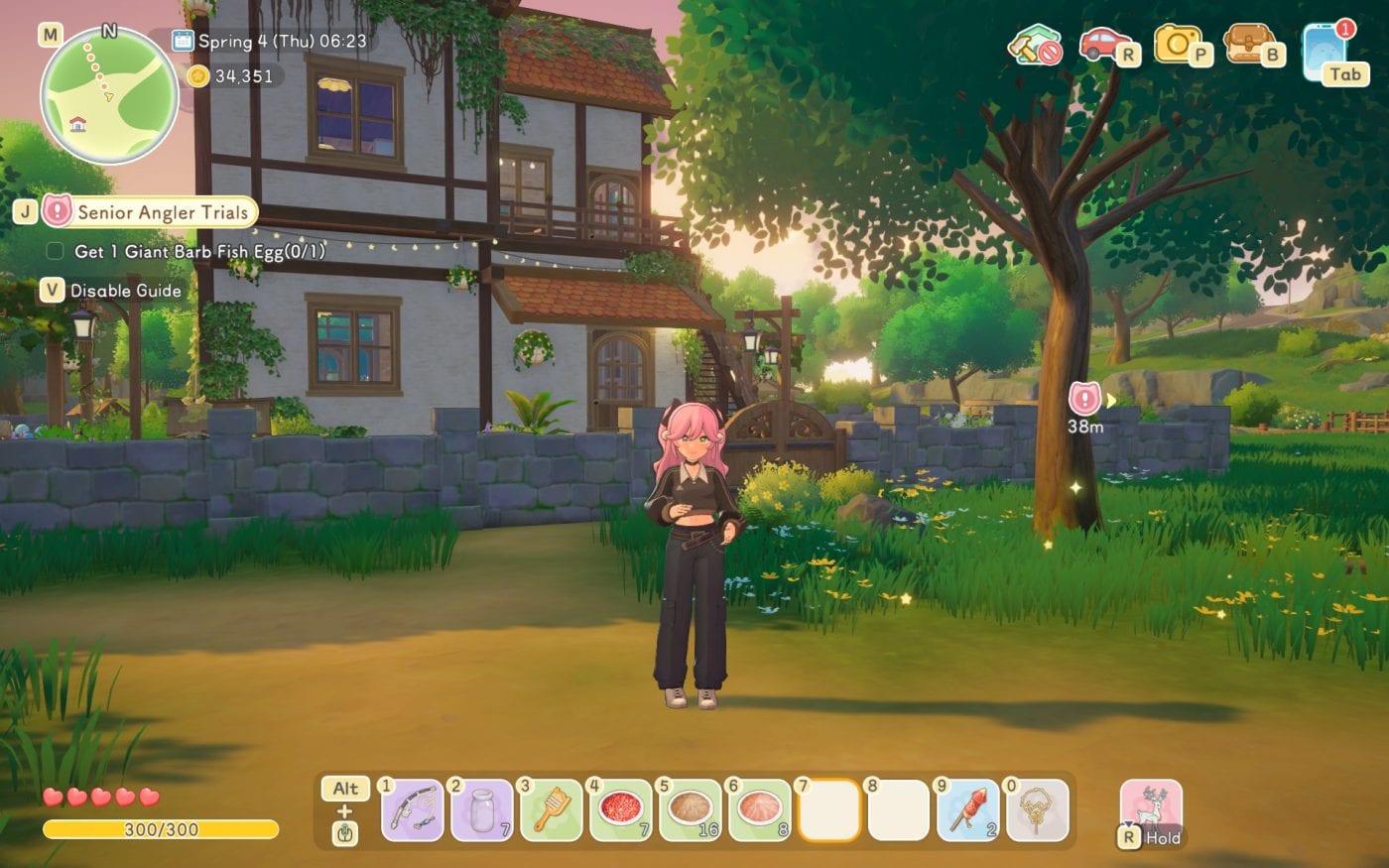The image size is (1389, 868).
Task: Open the circular minimap
Action: tap(109, 97)
